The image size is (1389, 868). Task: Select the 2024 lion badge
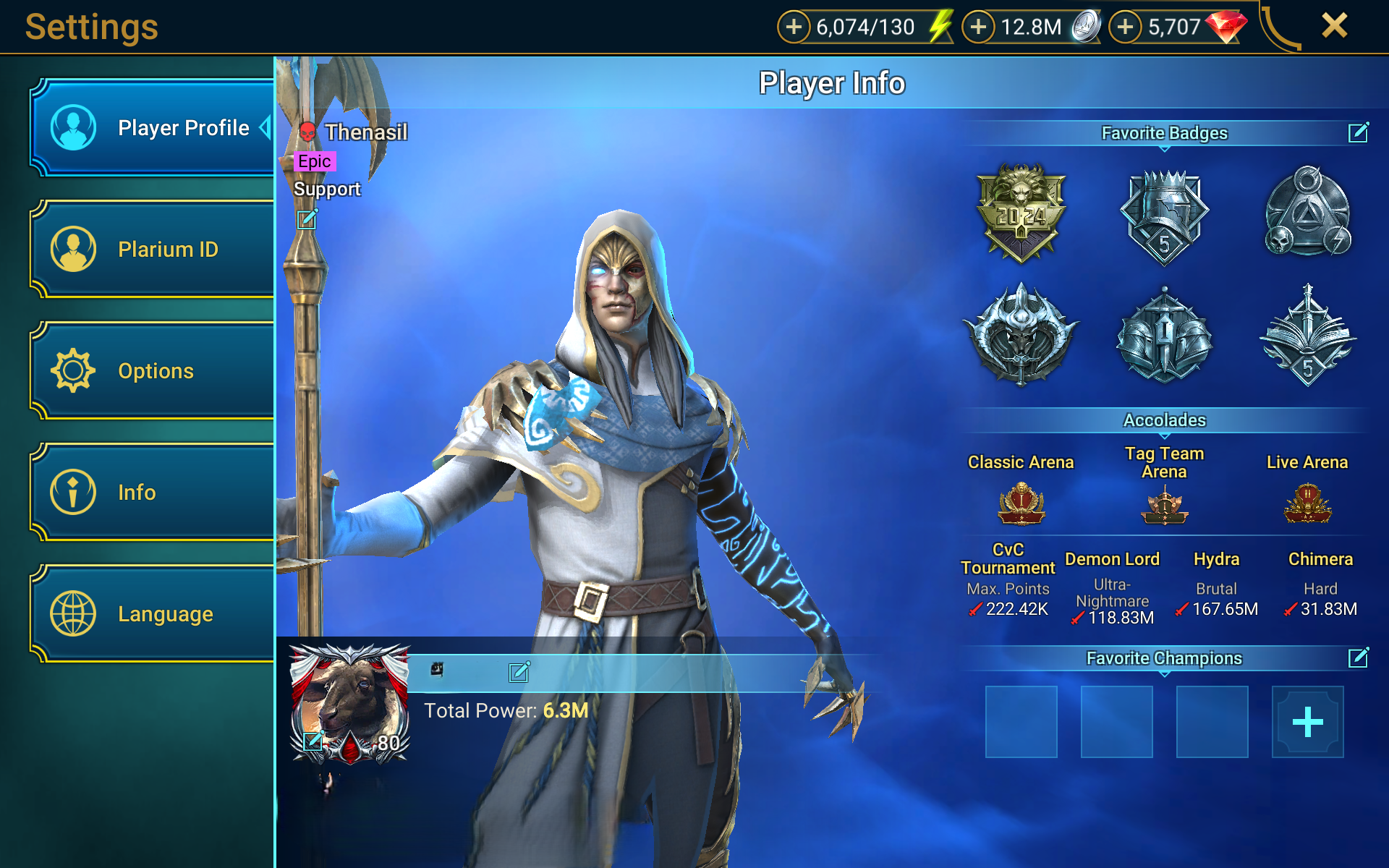(1021, 213)
